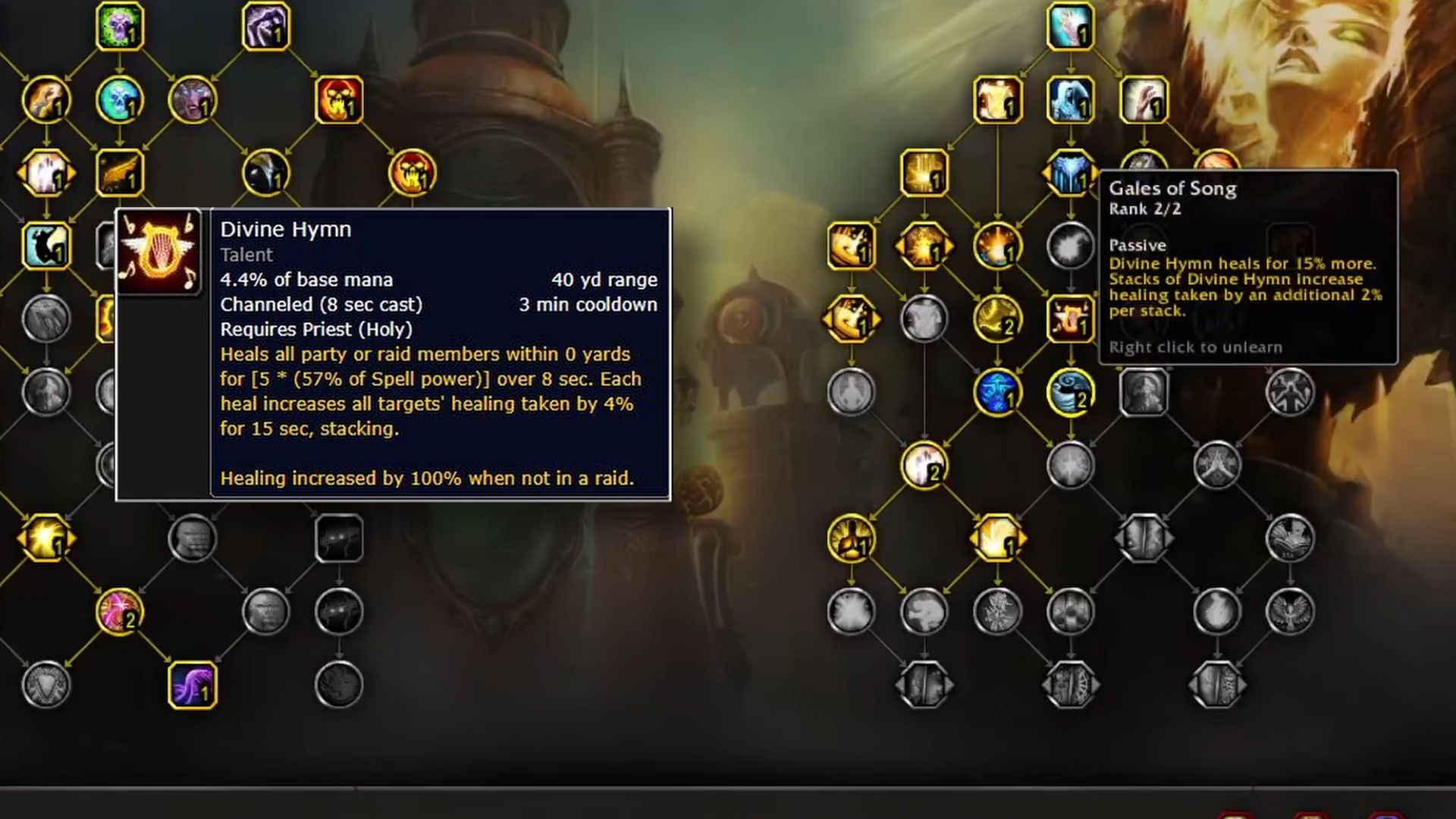Select the blue skull talent icon
1456x819 pixels.
pyautogui.click(x=119, y=100)
